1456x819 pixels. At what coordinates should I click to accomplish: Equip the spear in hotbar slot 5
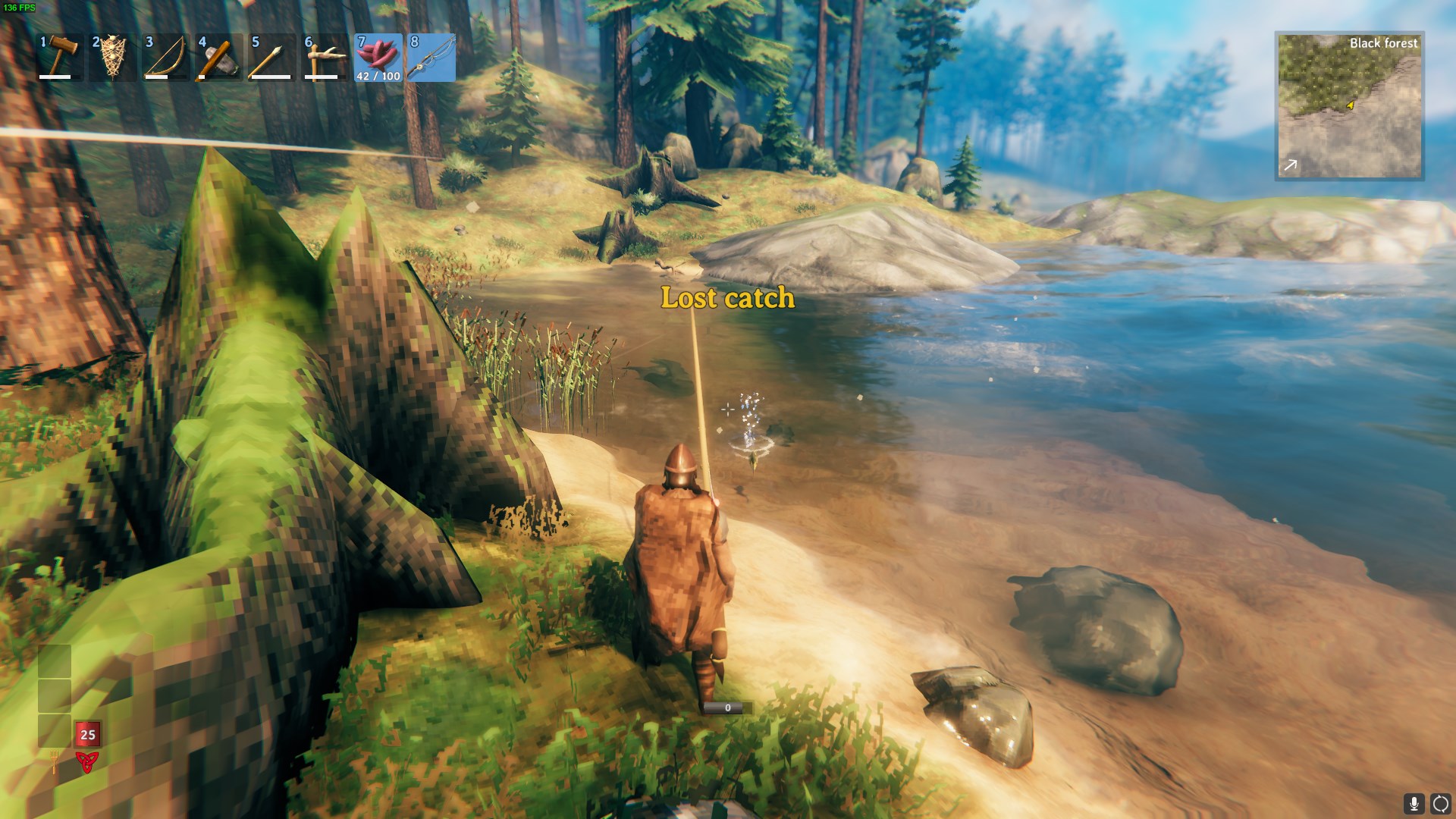(271, 57)
